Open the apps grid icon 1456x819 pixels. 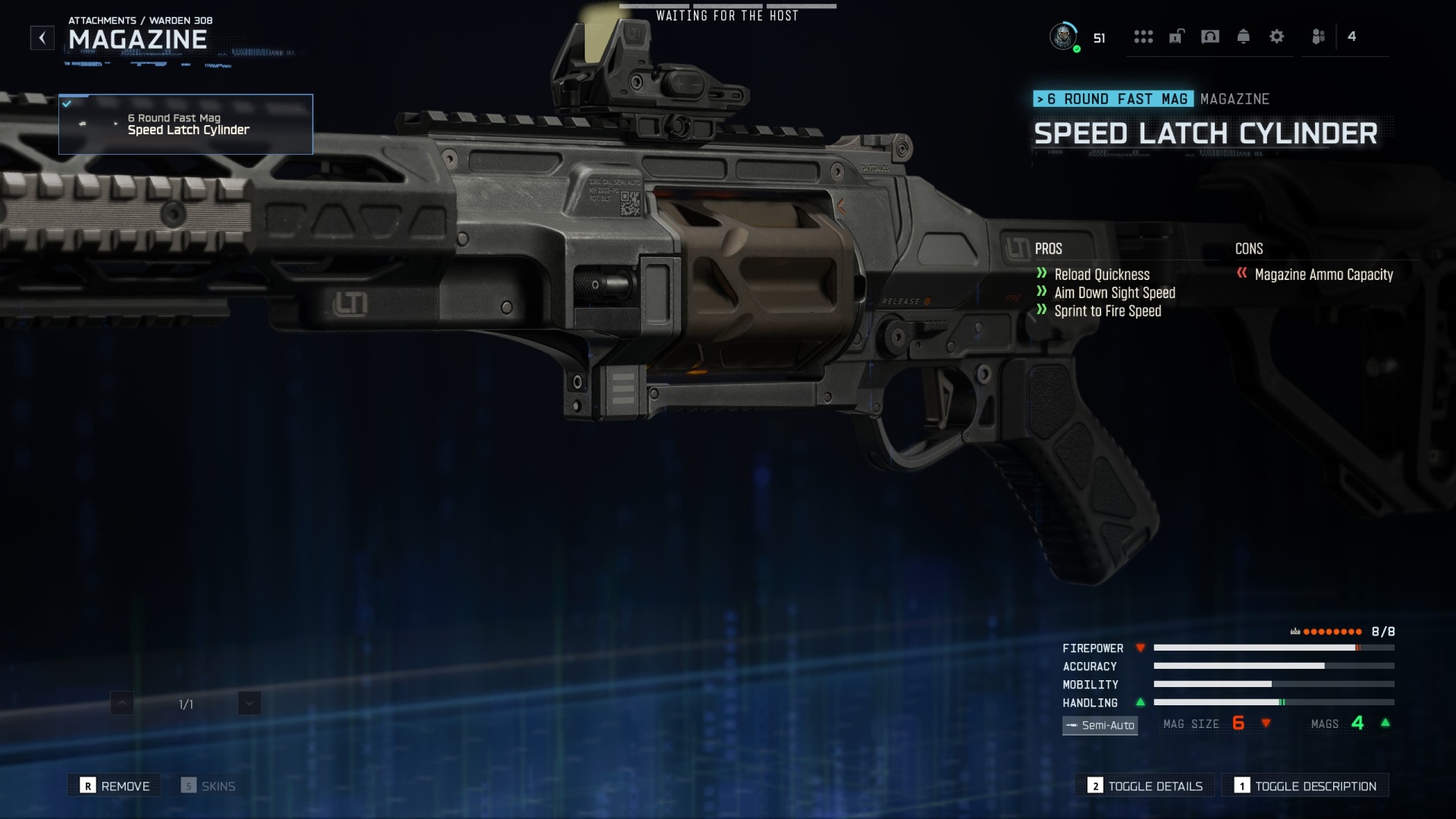click(1144, 36)
